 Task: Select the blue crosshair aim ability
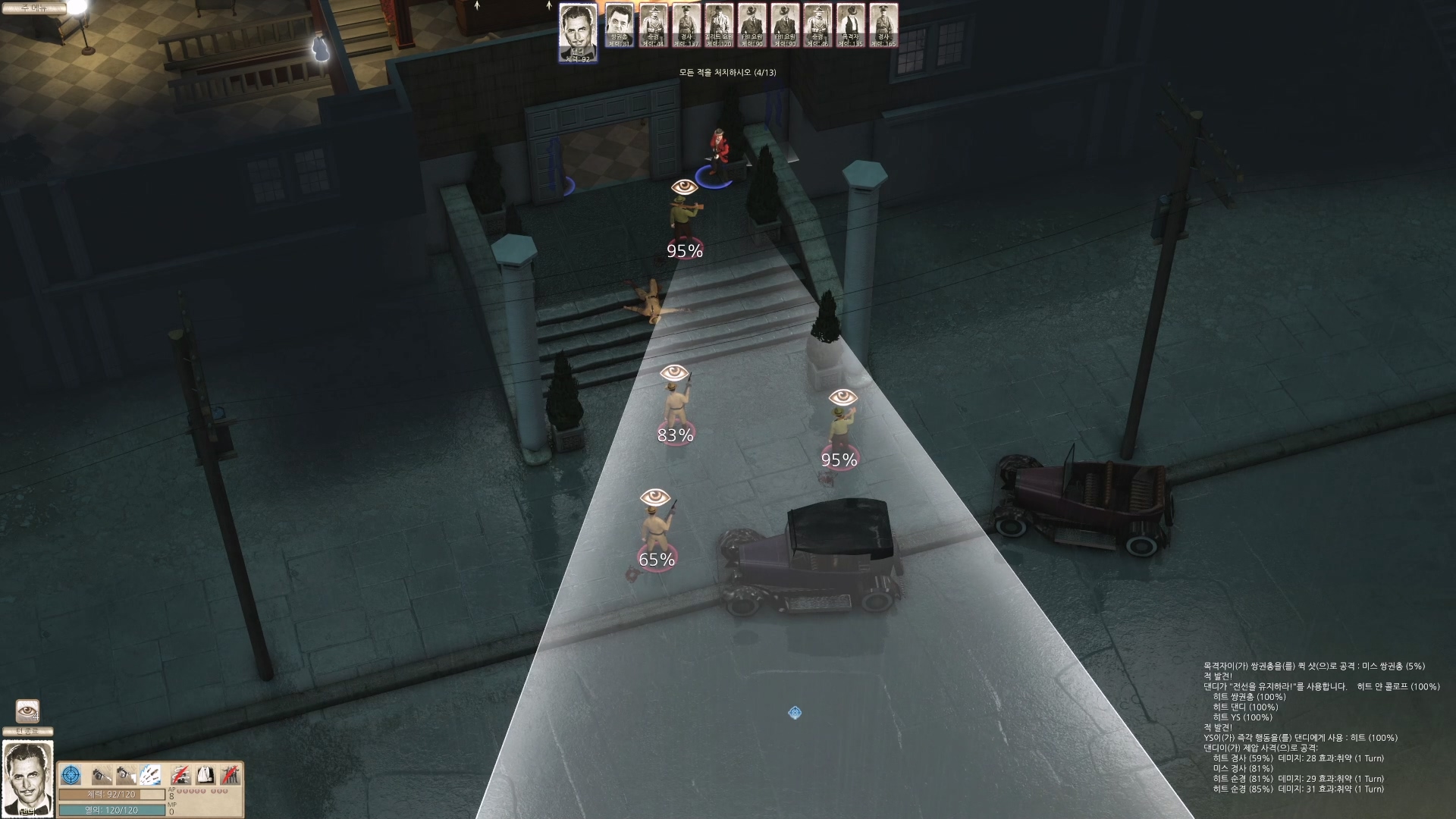[71, 774]
